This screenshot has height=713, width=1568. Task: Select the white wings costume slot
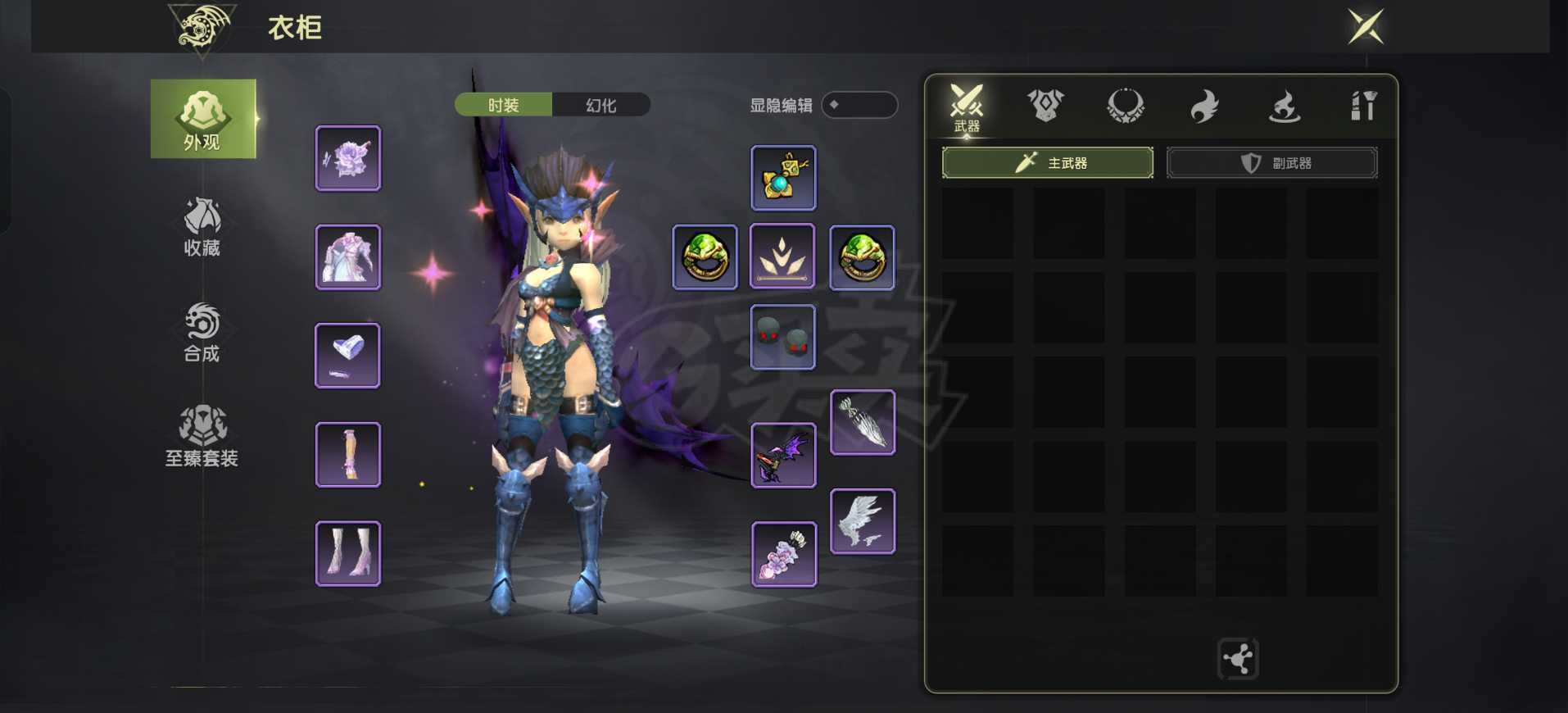[863, 521]
